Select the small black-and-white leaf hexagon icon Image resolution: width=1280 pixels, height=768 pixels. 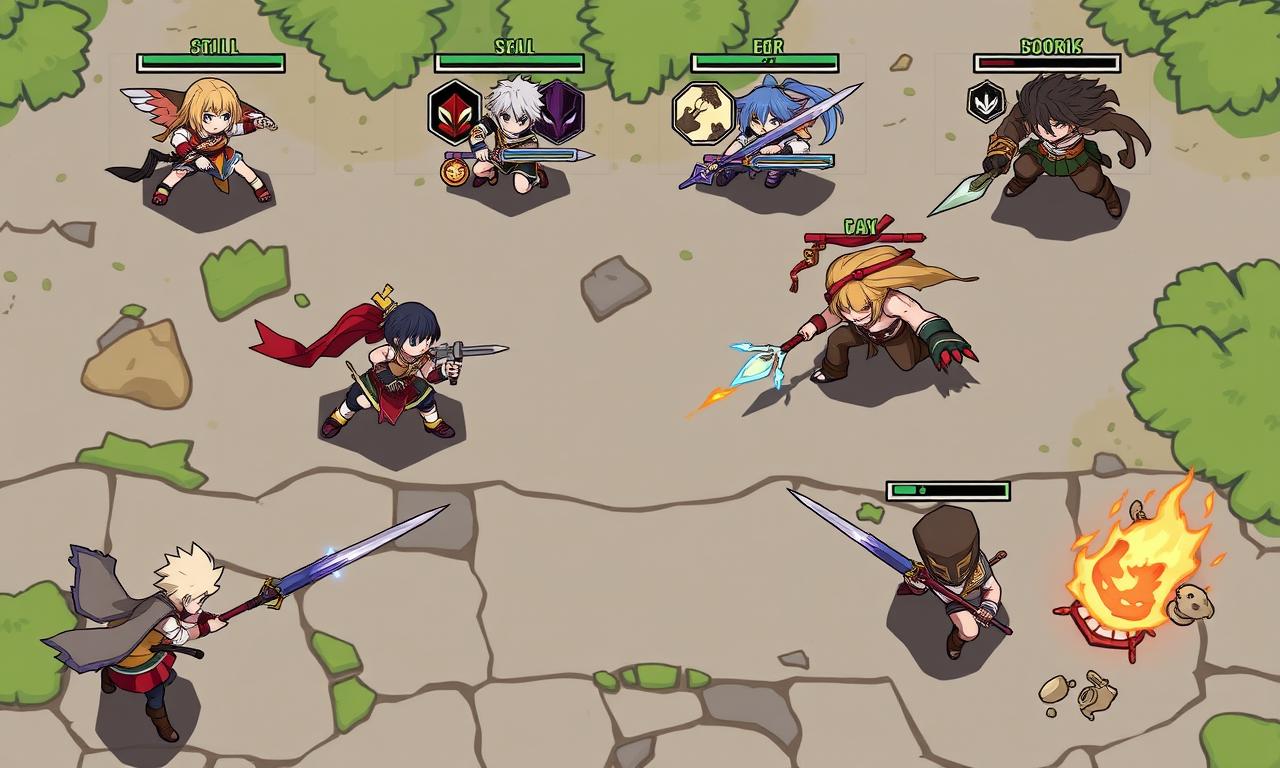pyautogui.click(x=986, y=102)
